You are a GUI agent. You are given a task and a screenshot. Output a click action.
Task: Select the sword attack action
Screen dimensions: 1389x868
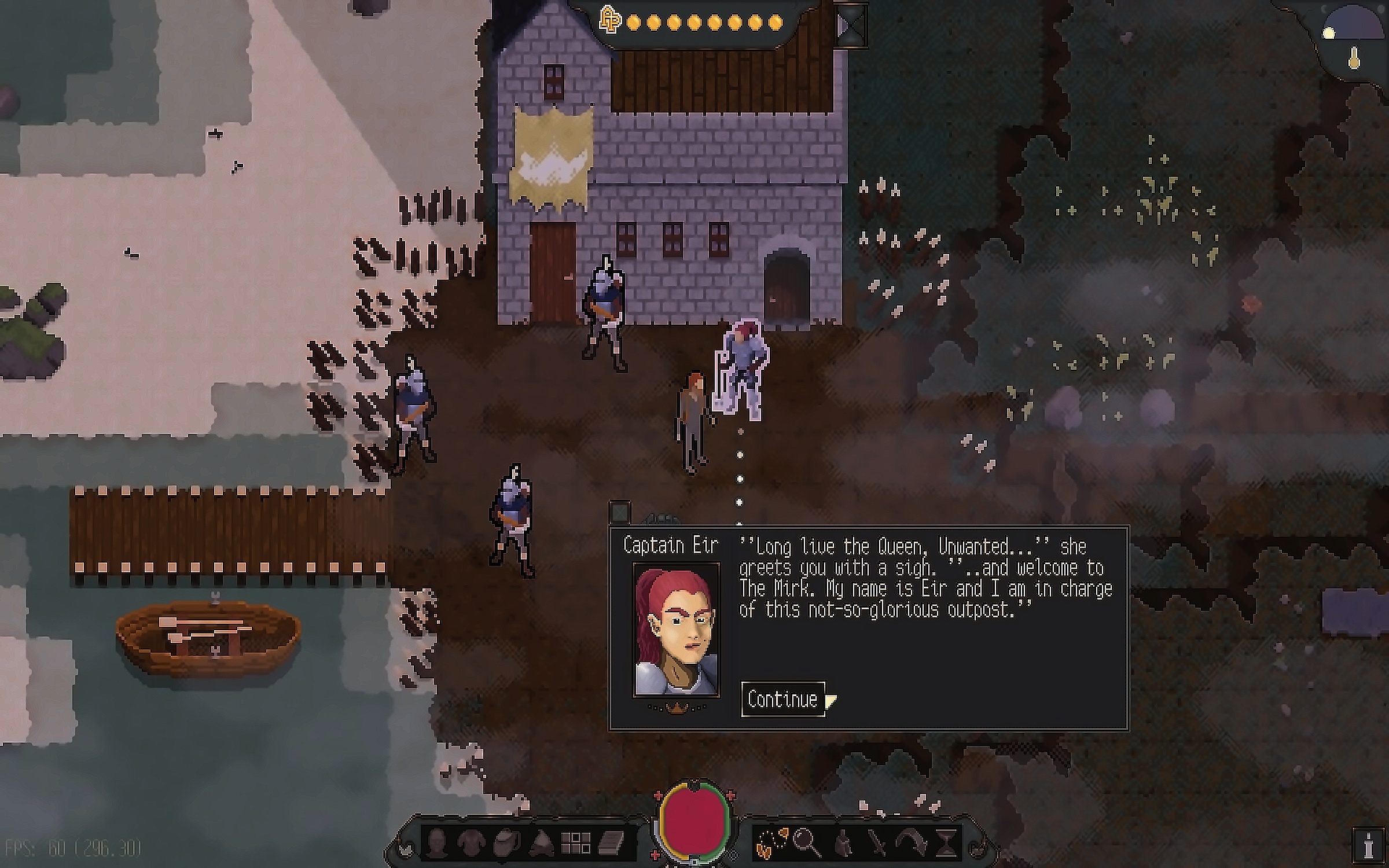tap(877, 843)
